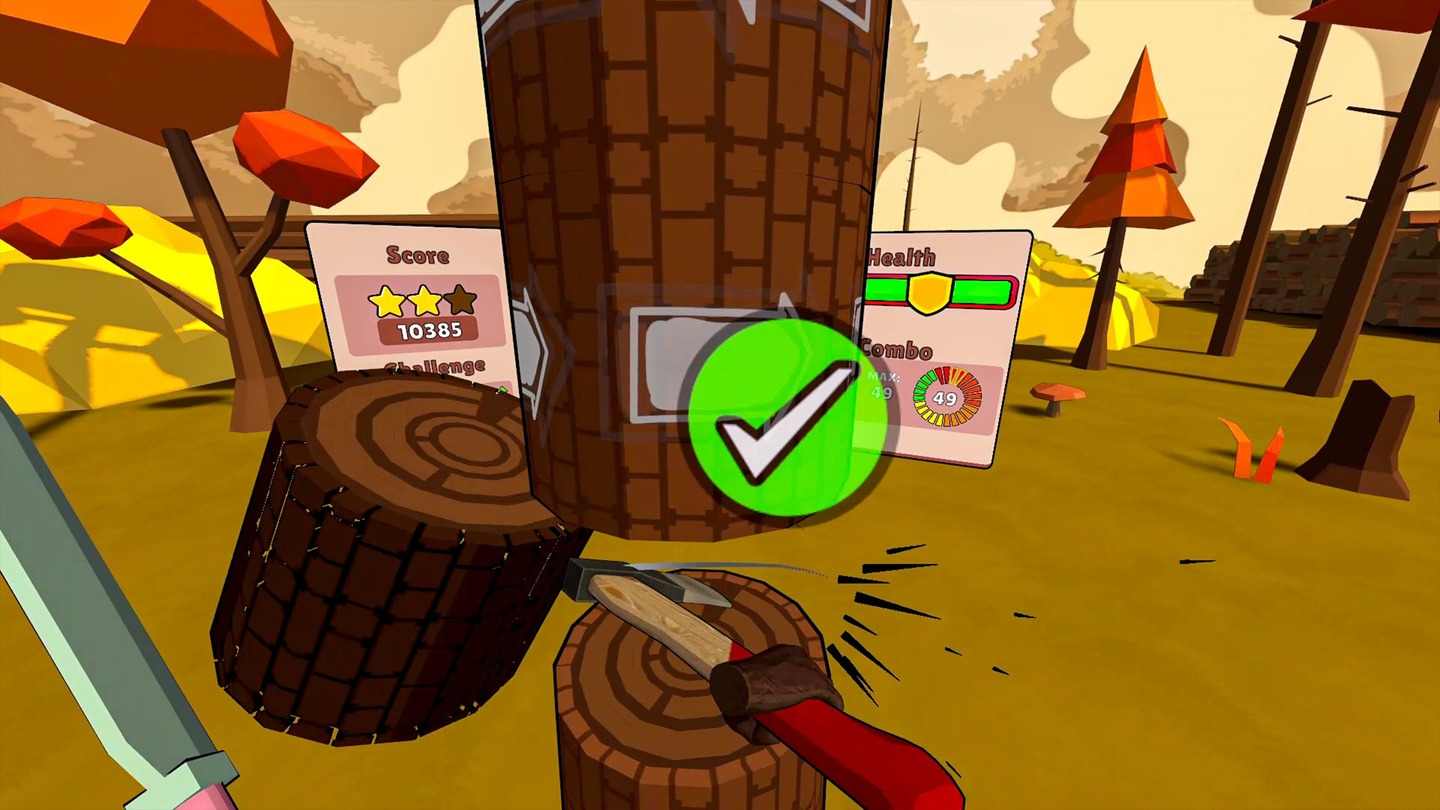Click the circular combo meter showing 49
Image resolution: width=1440 pixels, height=810 pixels.
click(x=949, y=398)
